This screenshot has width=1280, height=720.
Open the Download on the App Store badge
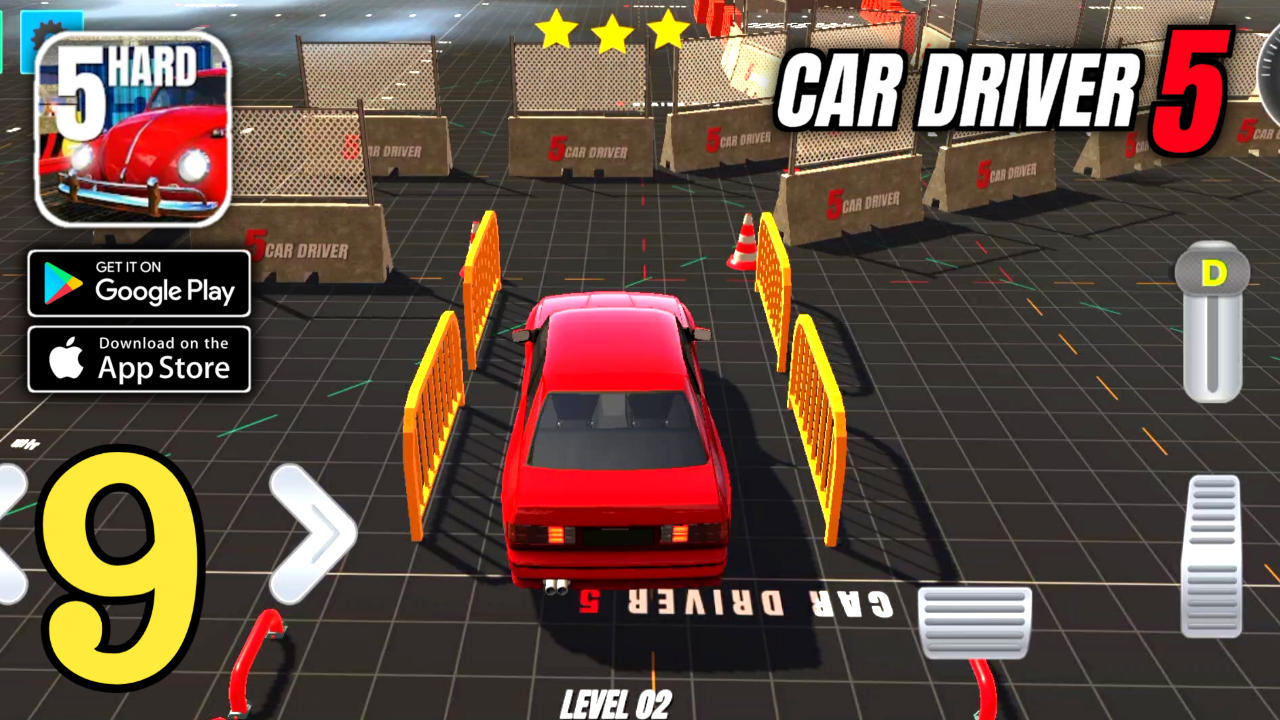point(139,359)
